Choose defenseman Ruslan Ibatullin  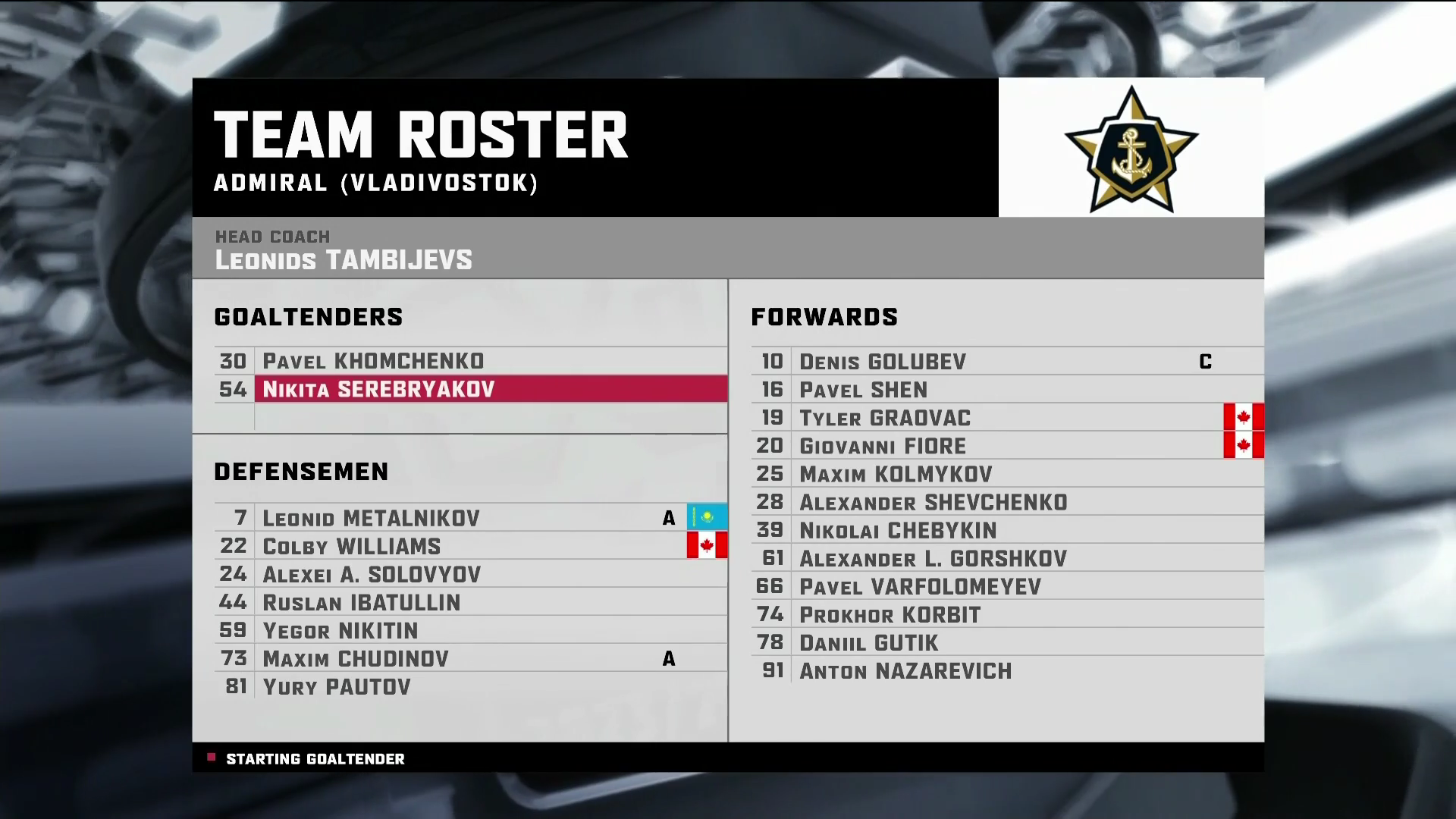click(x=361, y=602)
